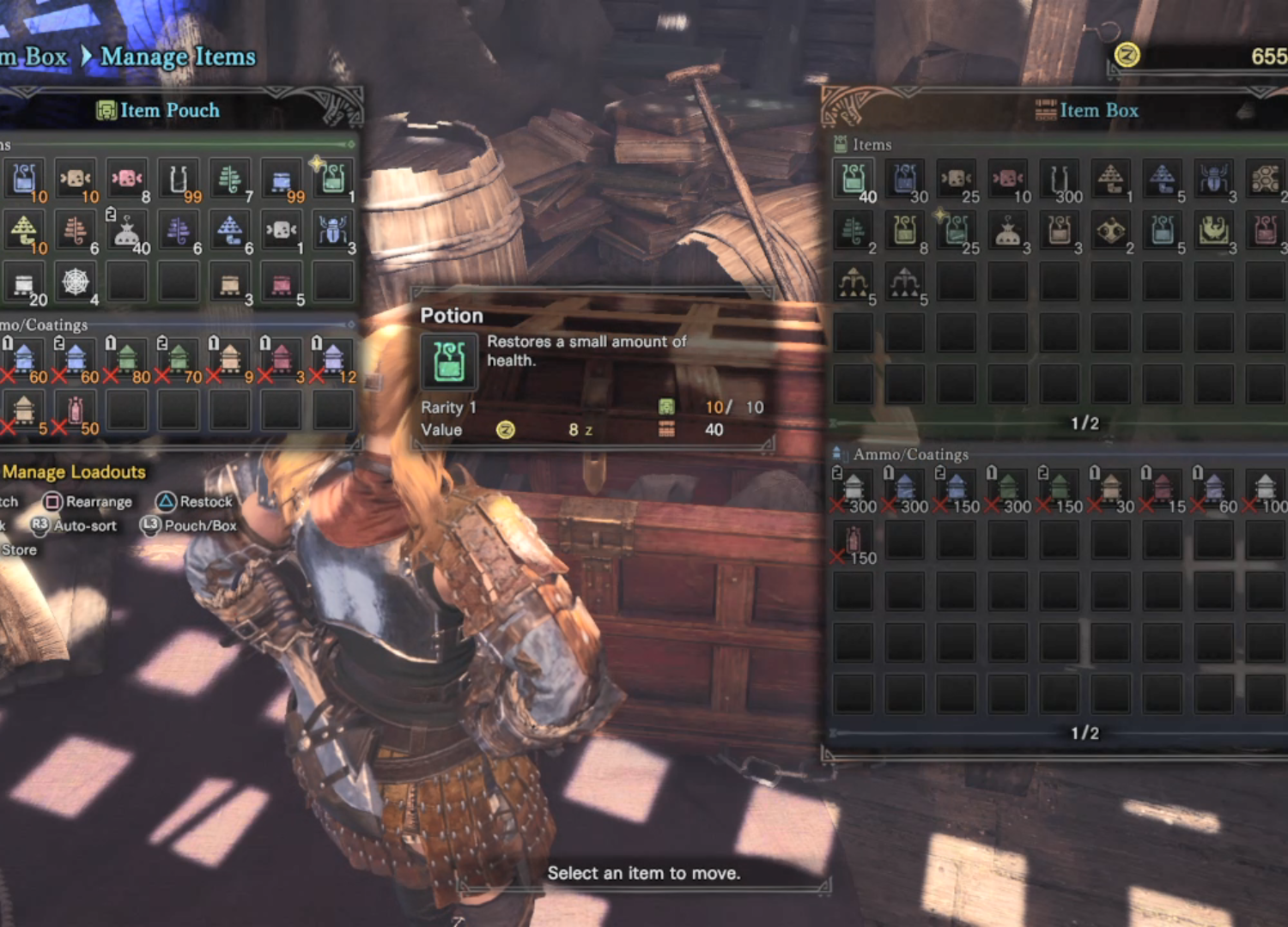
Task: Select the dark blue potion stack of 30 in the Item Box
Action: [x=905, y=179]
